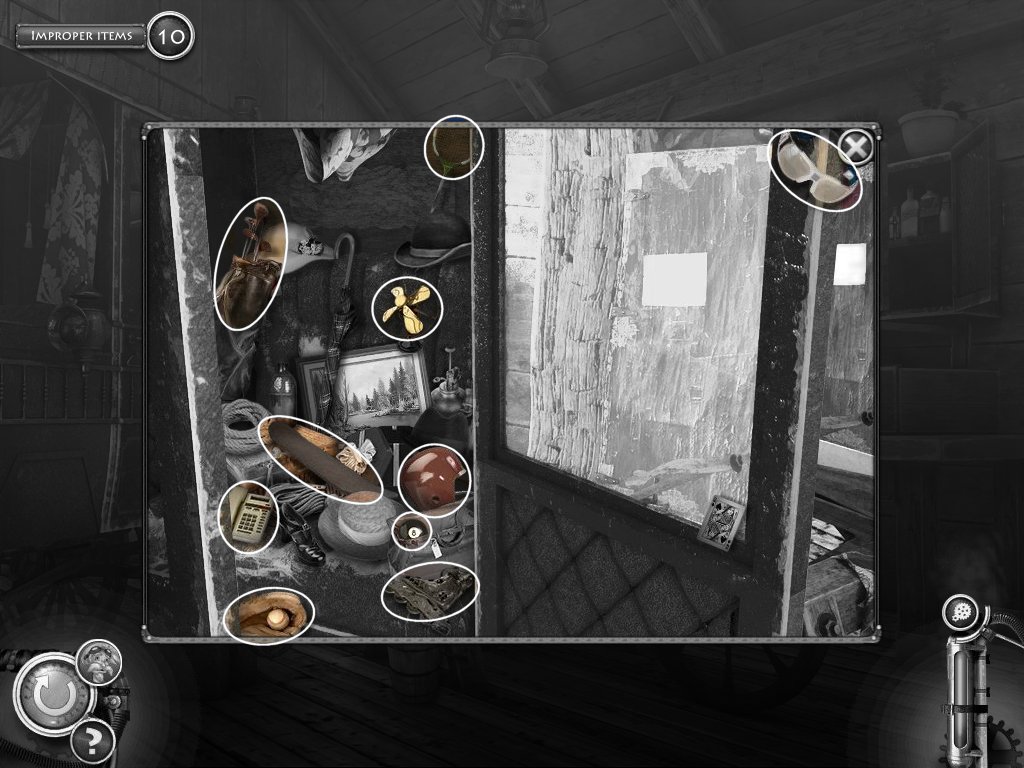Pick the circled roller skate
The width and height of the screenshot is (1024, 768).
pos(430,591)
